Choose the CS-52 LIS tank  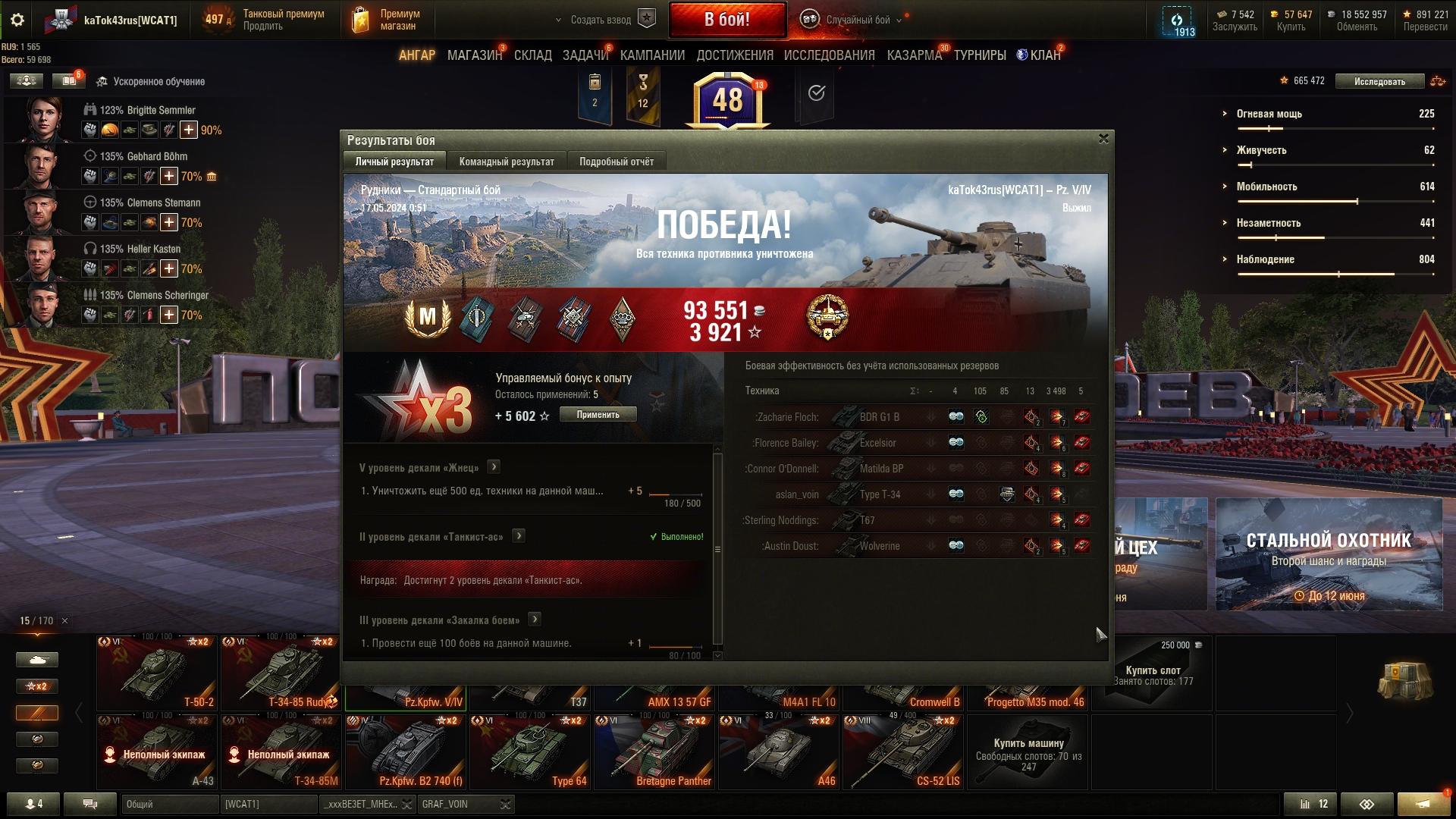point(903,752)
